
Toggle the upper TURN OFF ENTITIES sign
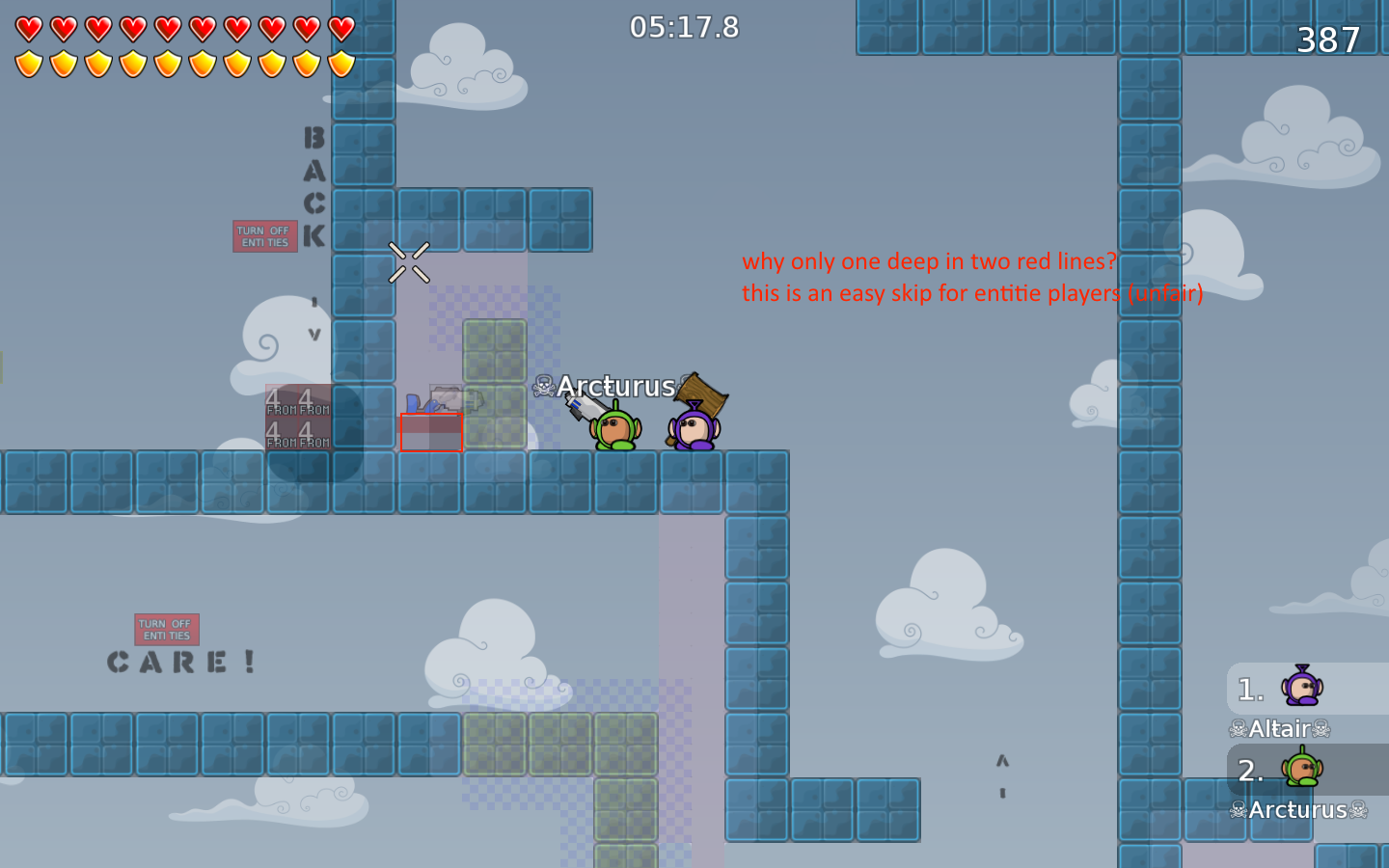tap(264, 236)
